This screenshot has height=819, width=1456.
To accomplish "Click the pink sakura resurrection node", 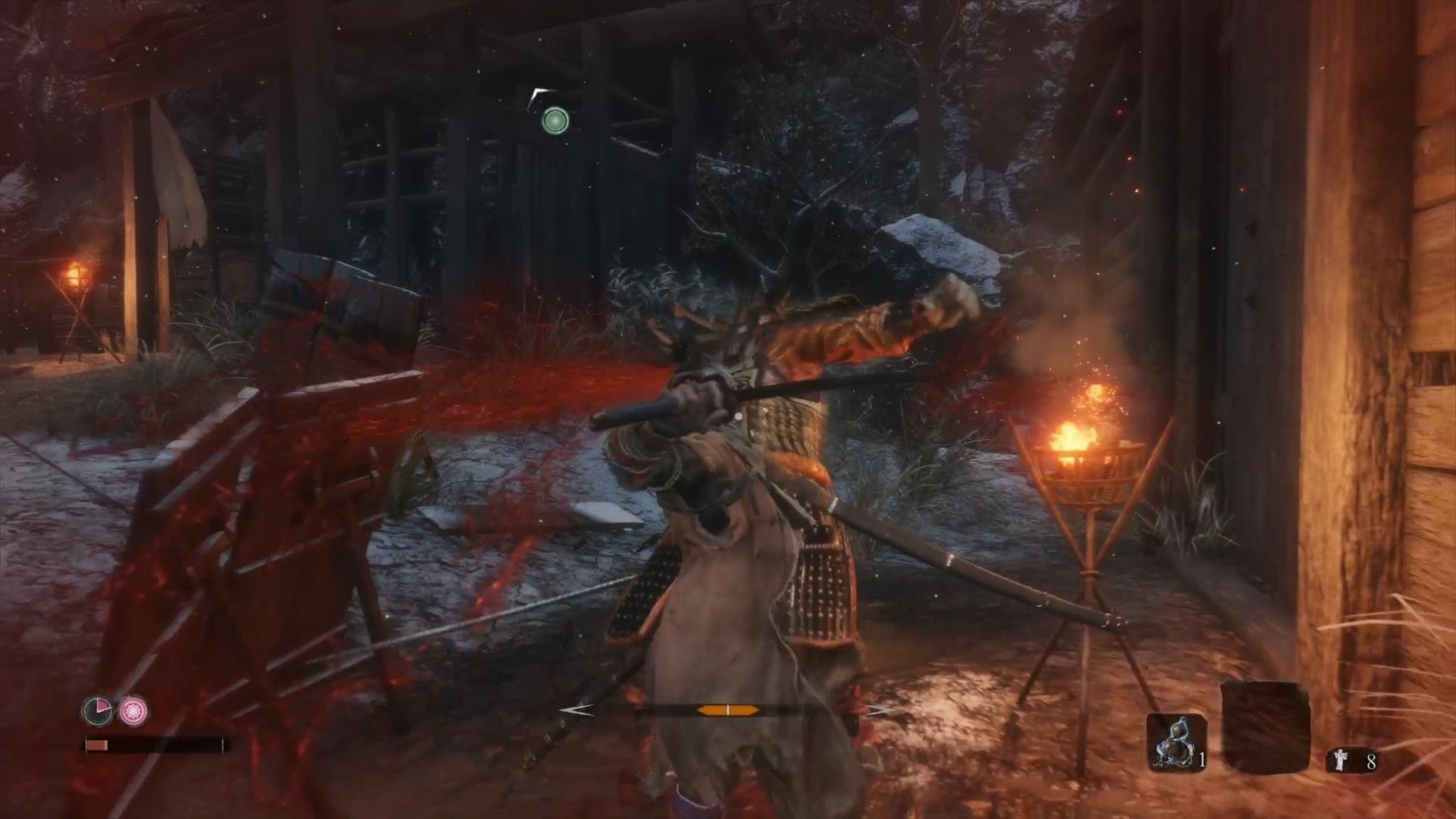I will [133, 711].
